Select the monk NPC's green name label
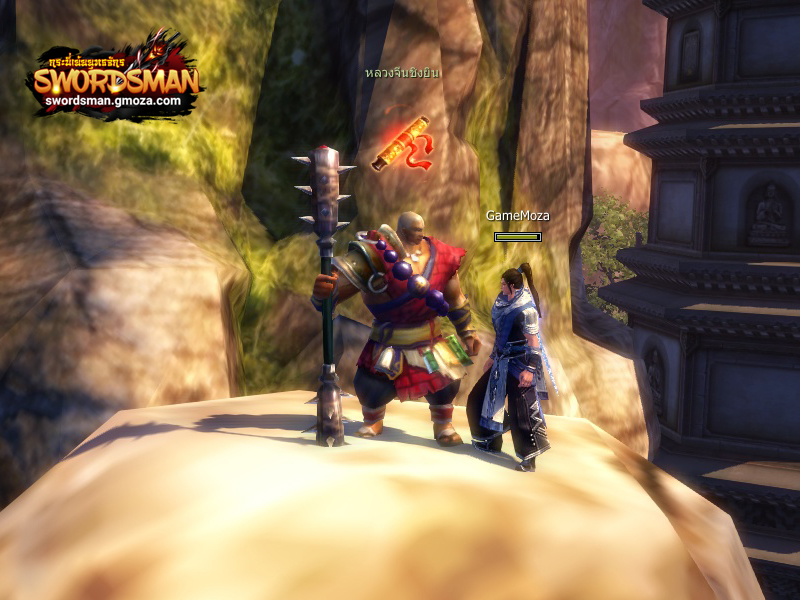Image resolution: width=800 pixels, height=600 pixels. point(402,73)
